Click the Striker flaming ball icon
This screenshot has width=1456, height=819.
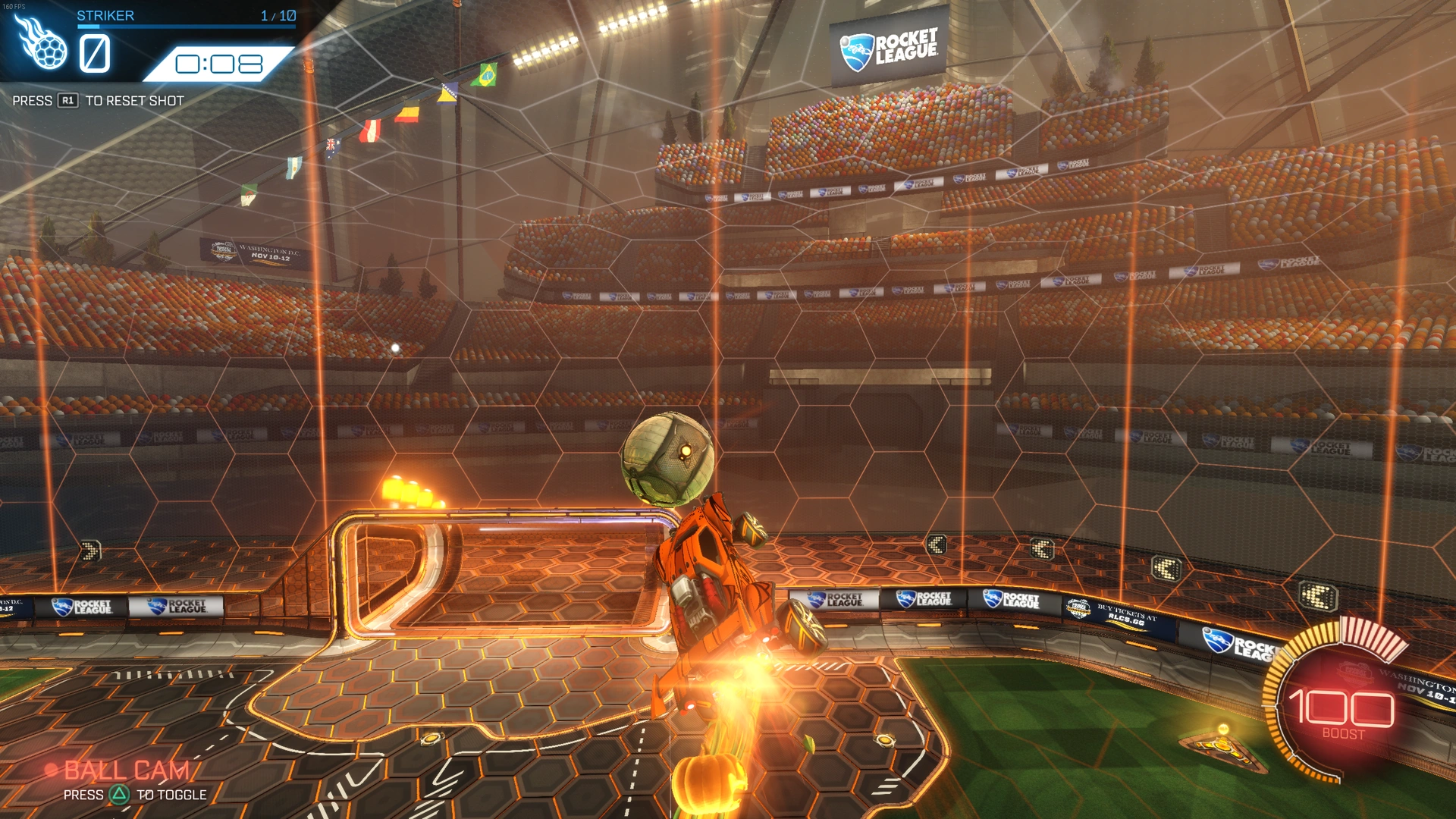click(42, 44)
